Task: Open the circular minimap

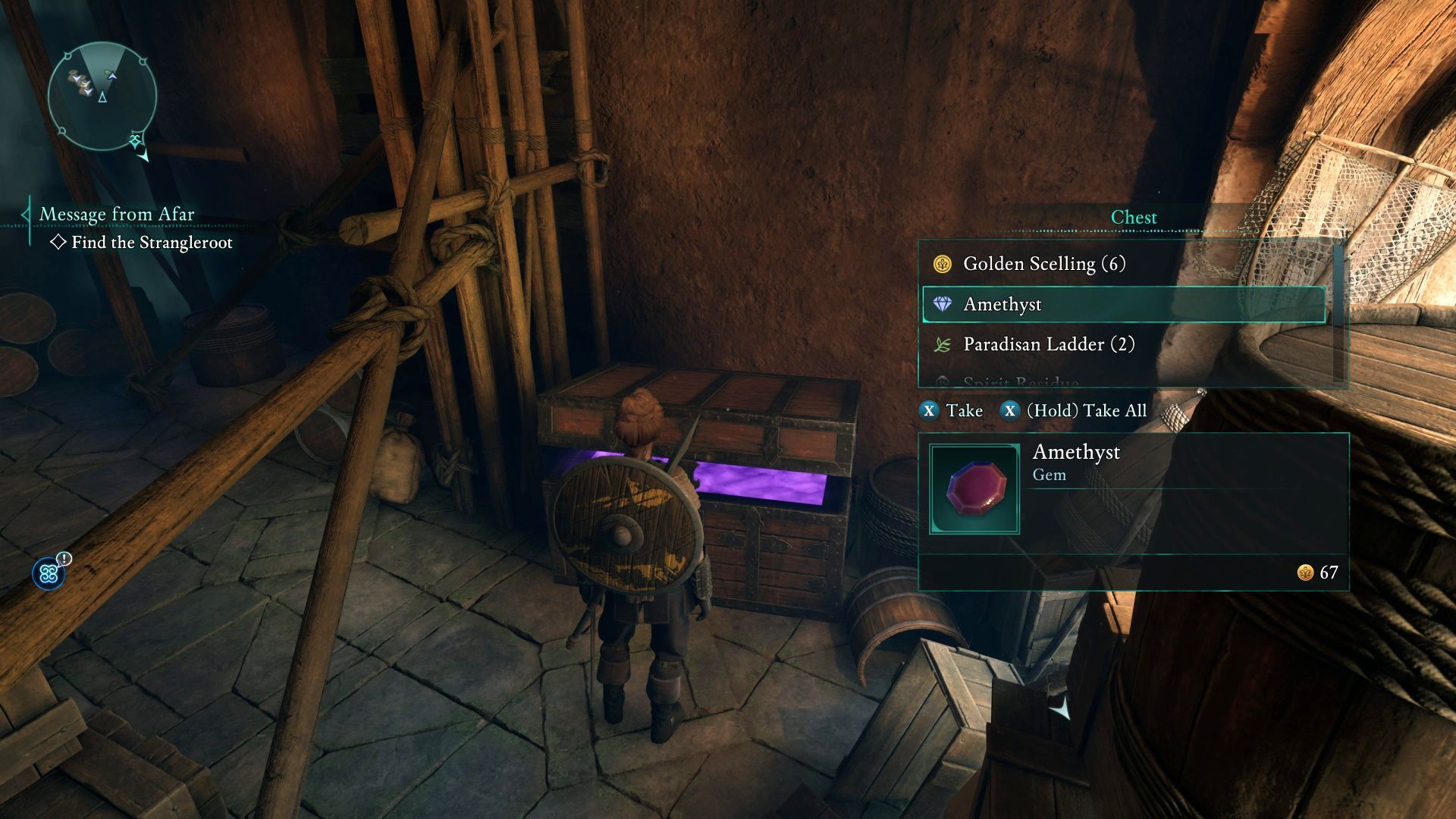Action: click(102, 96)
